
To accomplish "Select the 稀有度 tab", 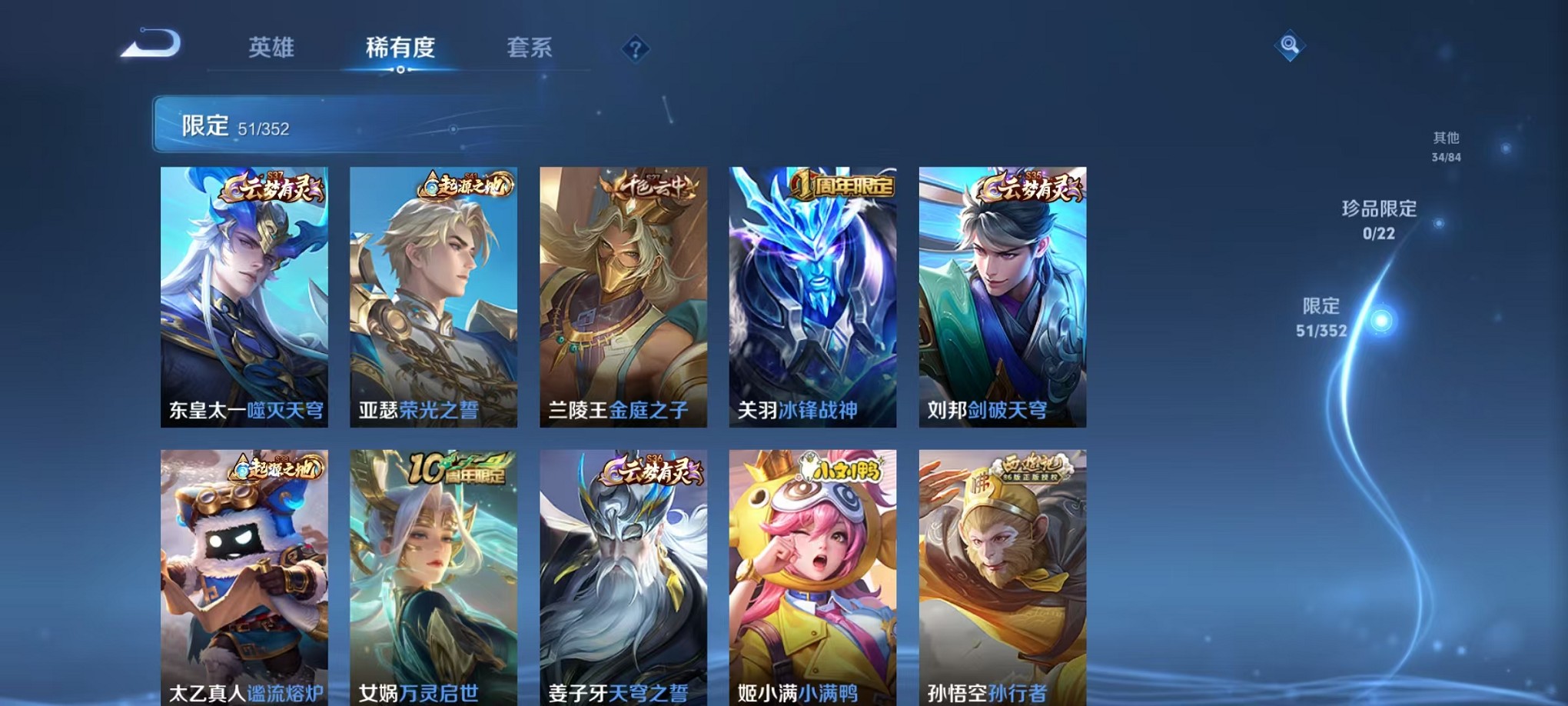I will [400, 48].
